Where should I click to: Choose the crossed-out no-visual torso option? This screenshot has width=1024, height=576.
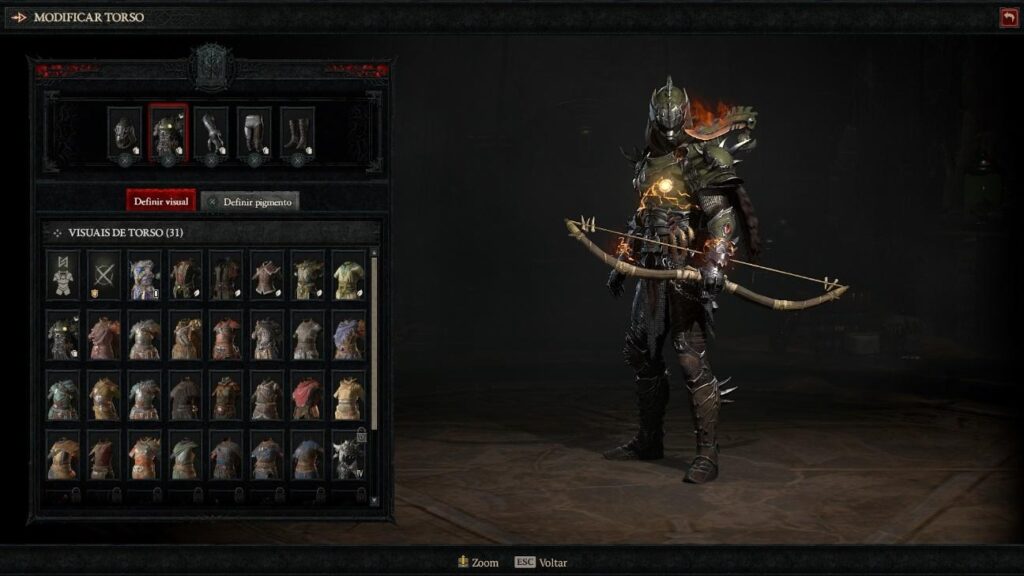(x=103, y=275)
